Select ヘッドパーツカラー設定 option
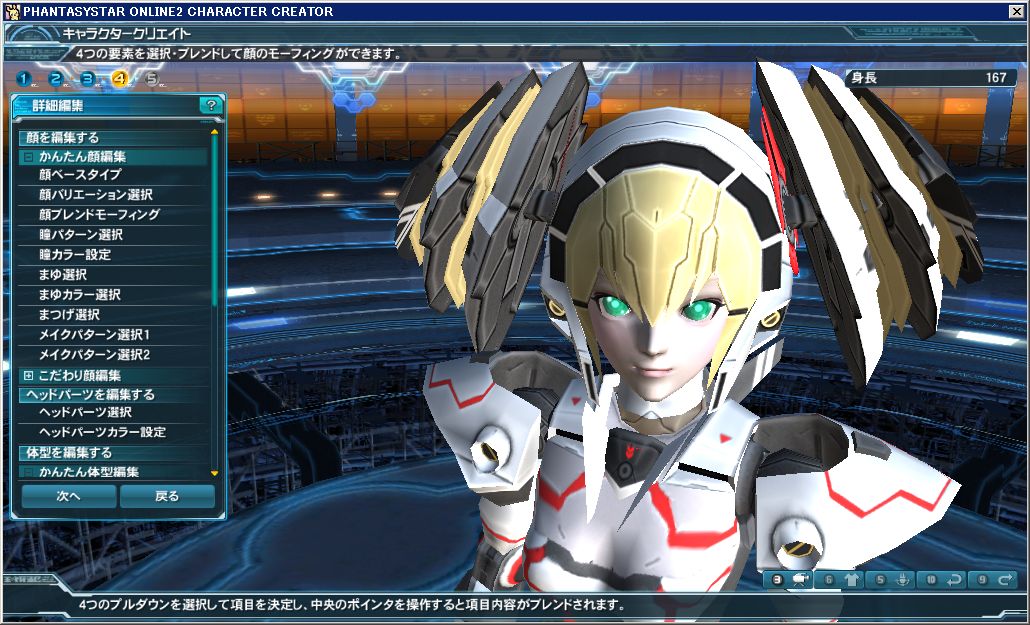The height and width of the screenshot is (625, 1030). (x=102, y=432)
